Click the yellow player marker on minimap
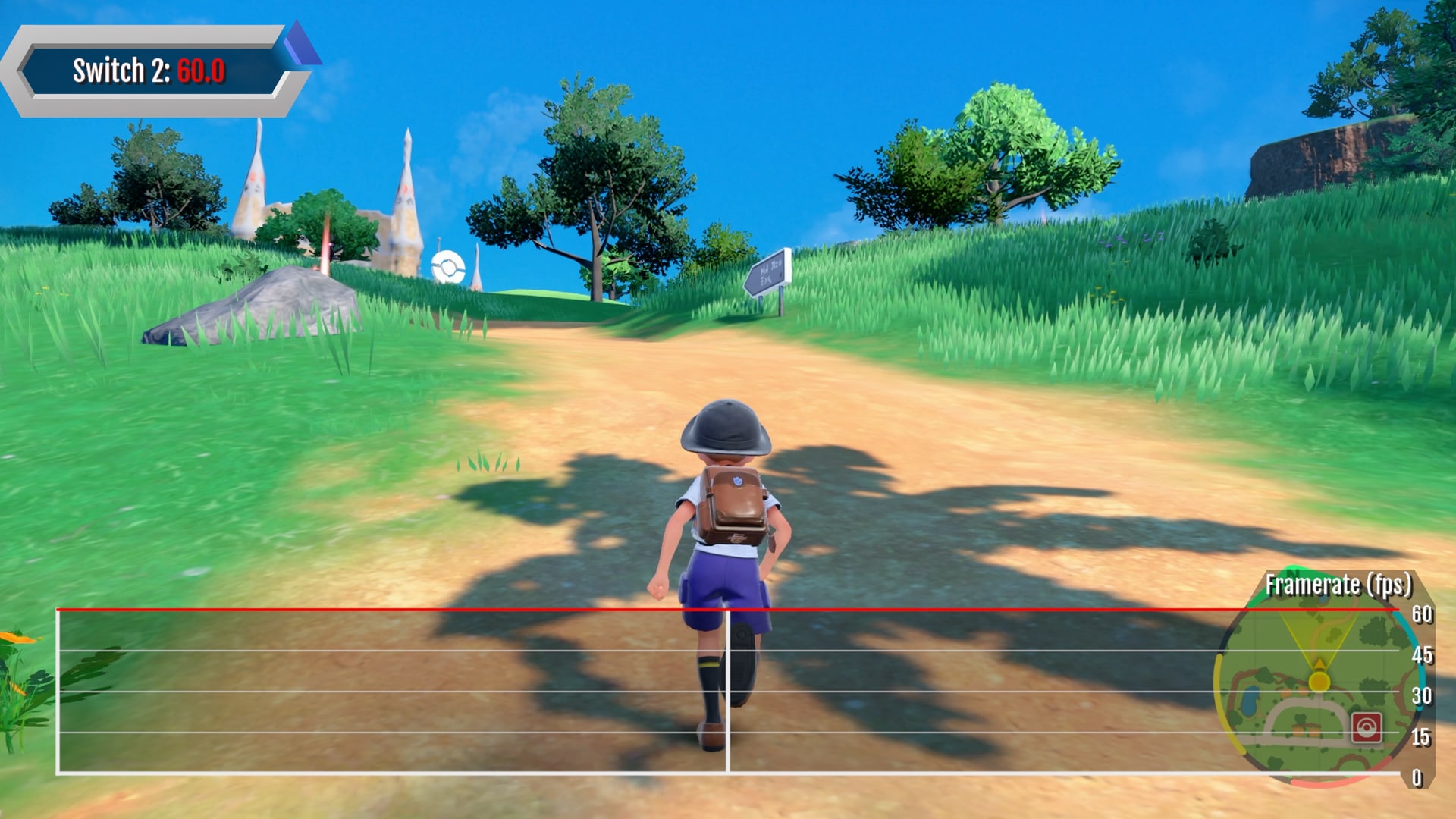Screen dimensions: 1456x819 pos(1319,680)
